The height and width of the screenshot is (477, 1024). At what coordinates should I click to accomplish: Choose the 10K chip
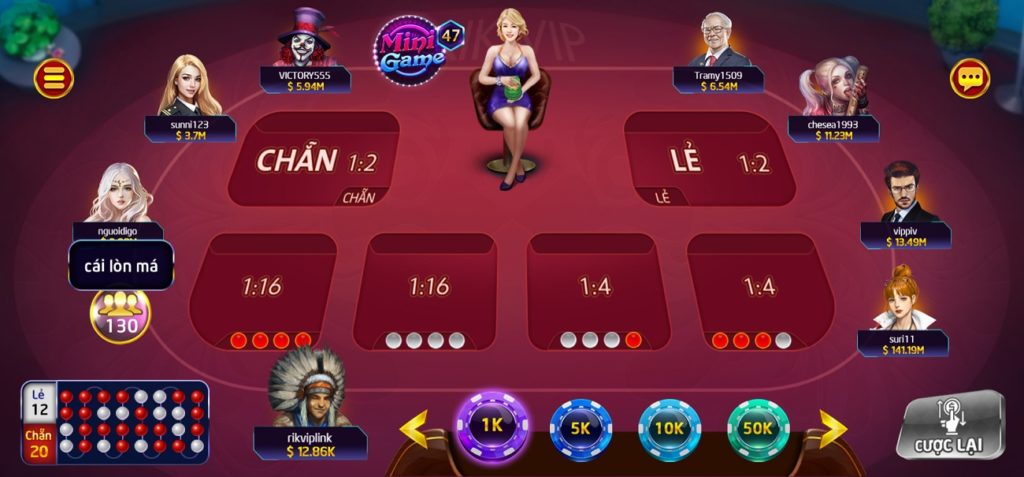[669, 428]
